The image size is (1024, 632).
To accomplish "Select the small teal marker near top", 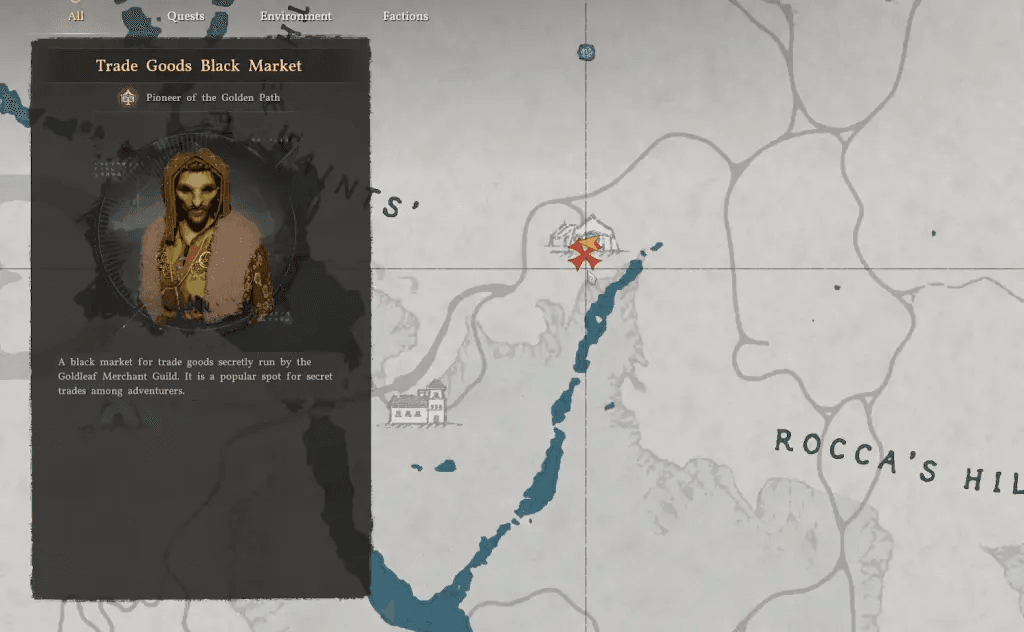I will coord(587,52).
